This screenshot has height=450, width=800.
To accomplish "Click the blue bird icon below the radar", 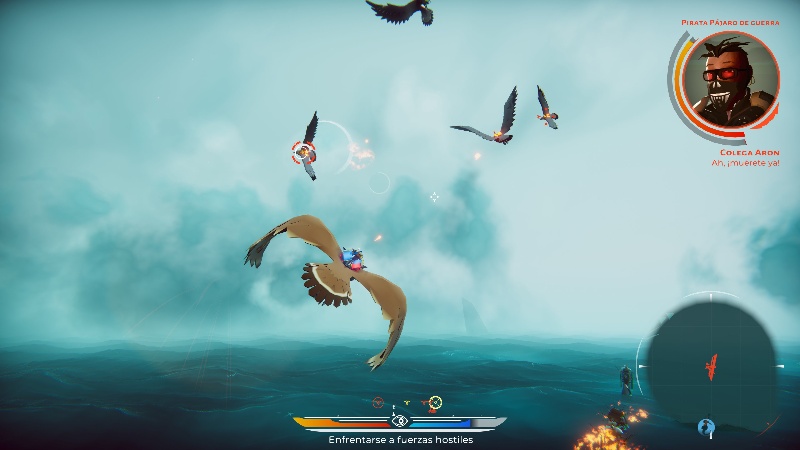I will pos(706,428).
